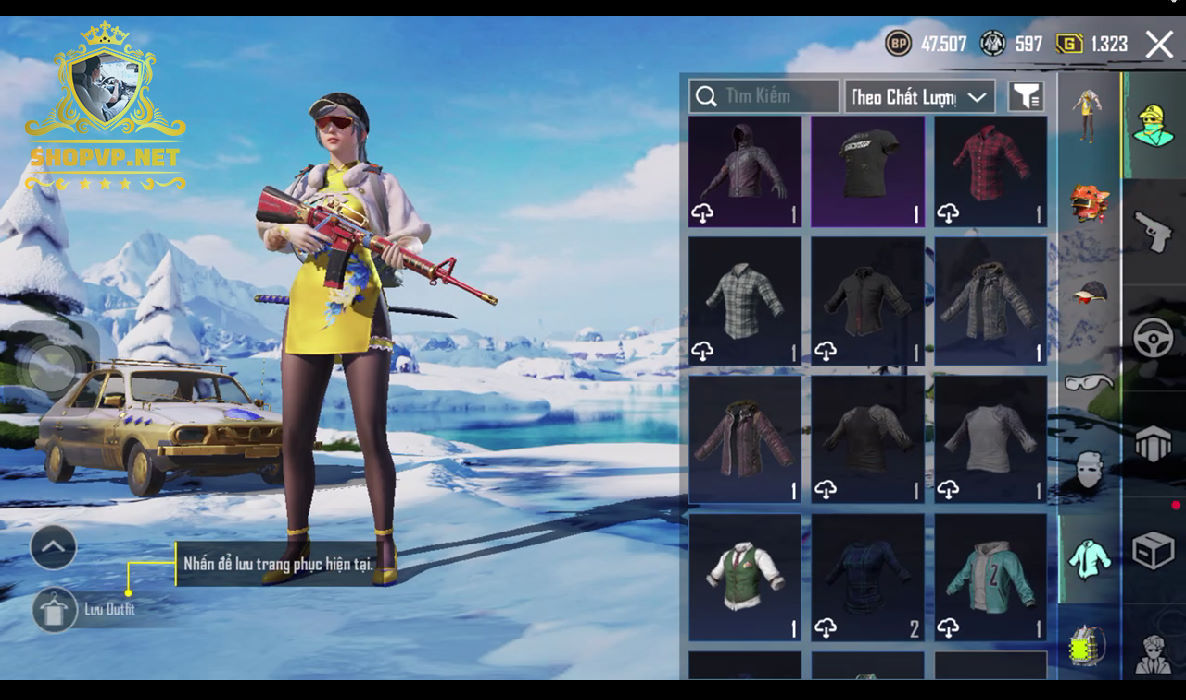Open the white face mask category
The width and height of the screenshot is (1186, 700).
coord(1088,469)
